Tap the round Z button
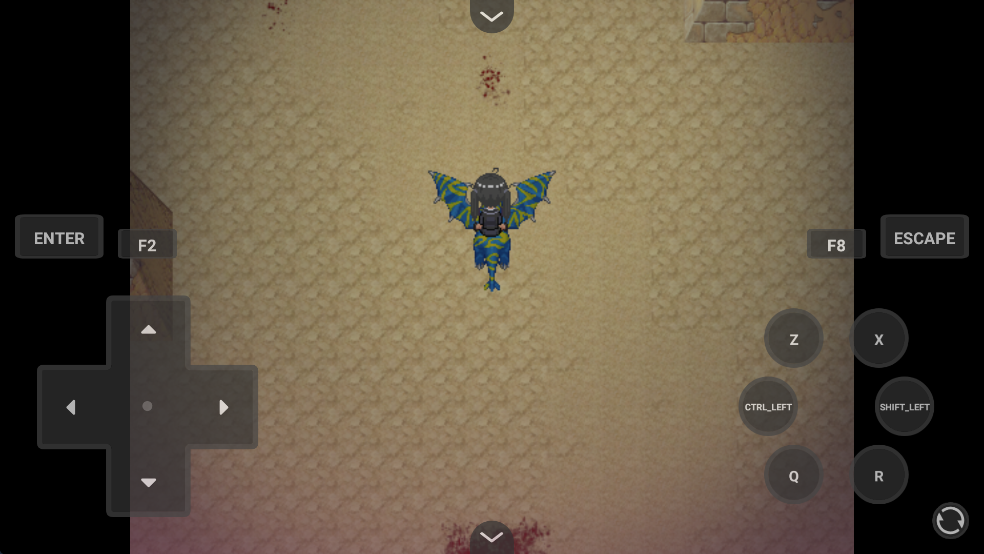Image resolution: width=984 pixels, height=554 pixels. tap(794, 339)
